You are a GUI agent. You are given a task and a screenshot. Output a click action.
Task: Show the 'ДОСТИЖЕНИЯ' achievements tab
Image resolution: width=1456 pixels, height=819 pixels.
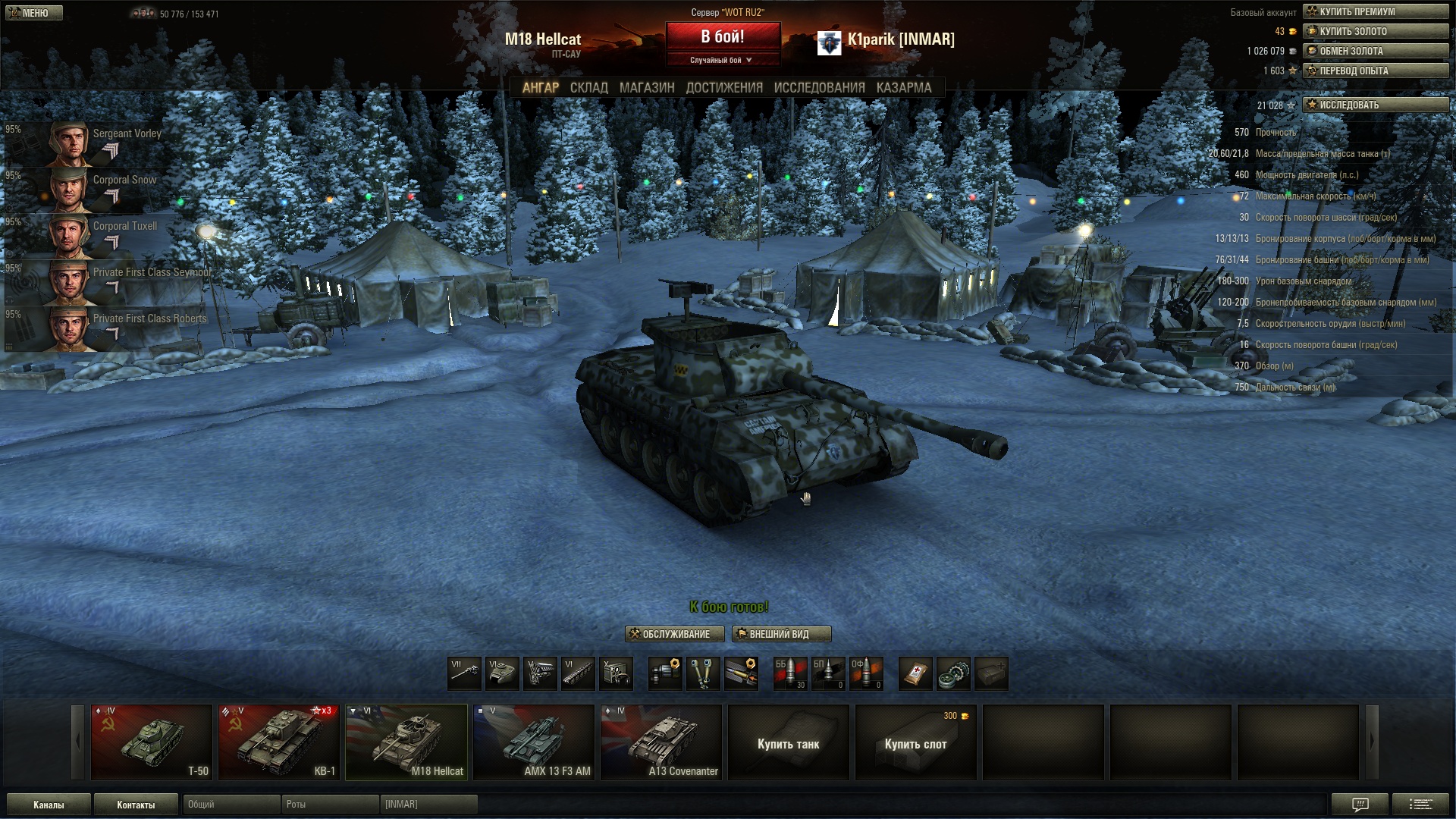pos(724,88)
